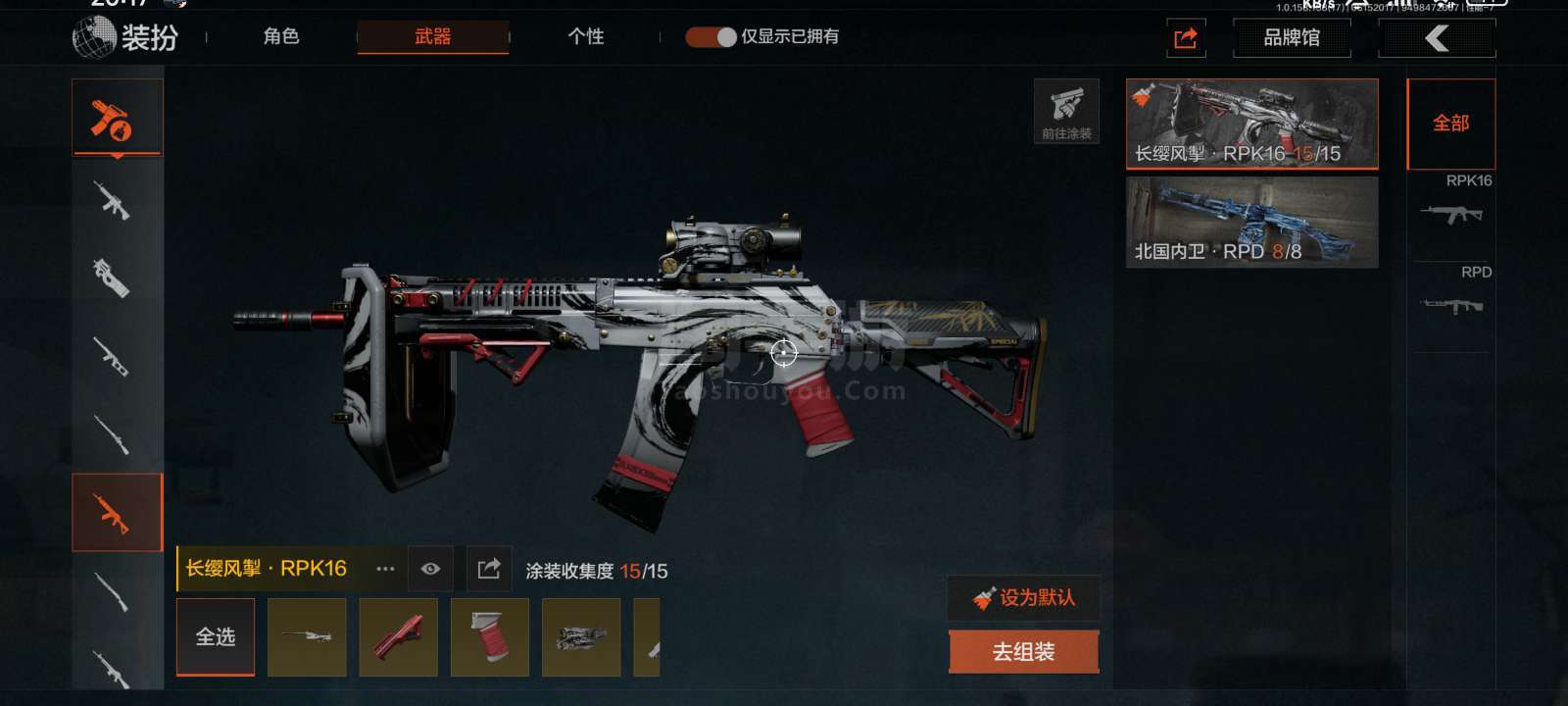Open 前往涂装 paint shortcut

tap(1066, 111)
